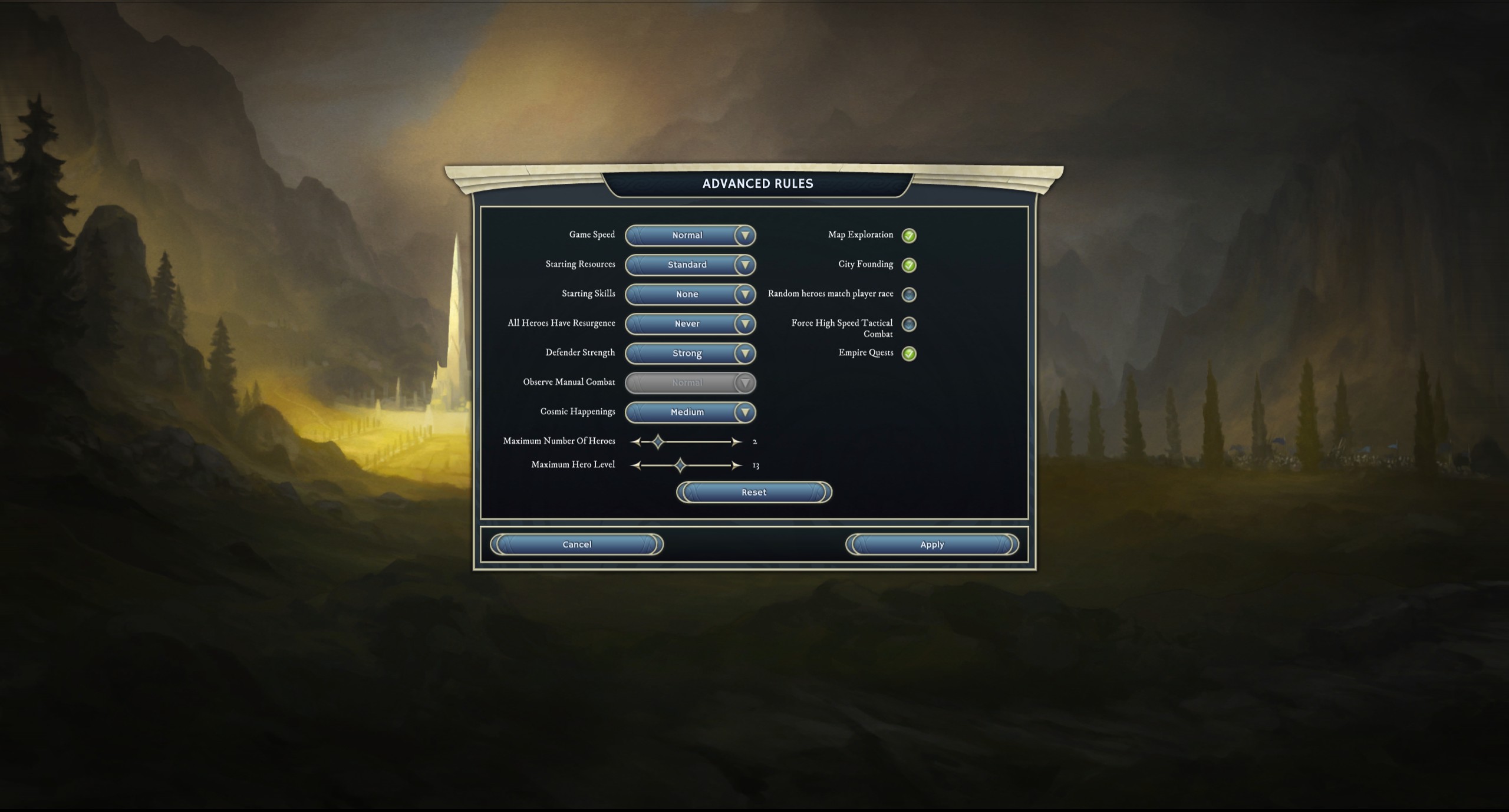Change the Starting Resources dropdown
The image size is (1509, 812).
coord(690,265)
